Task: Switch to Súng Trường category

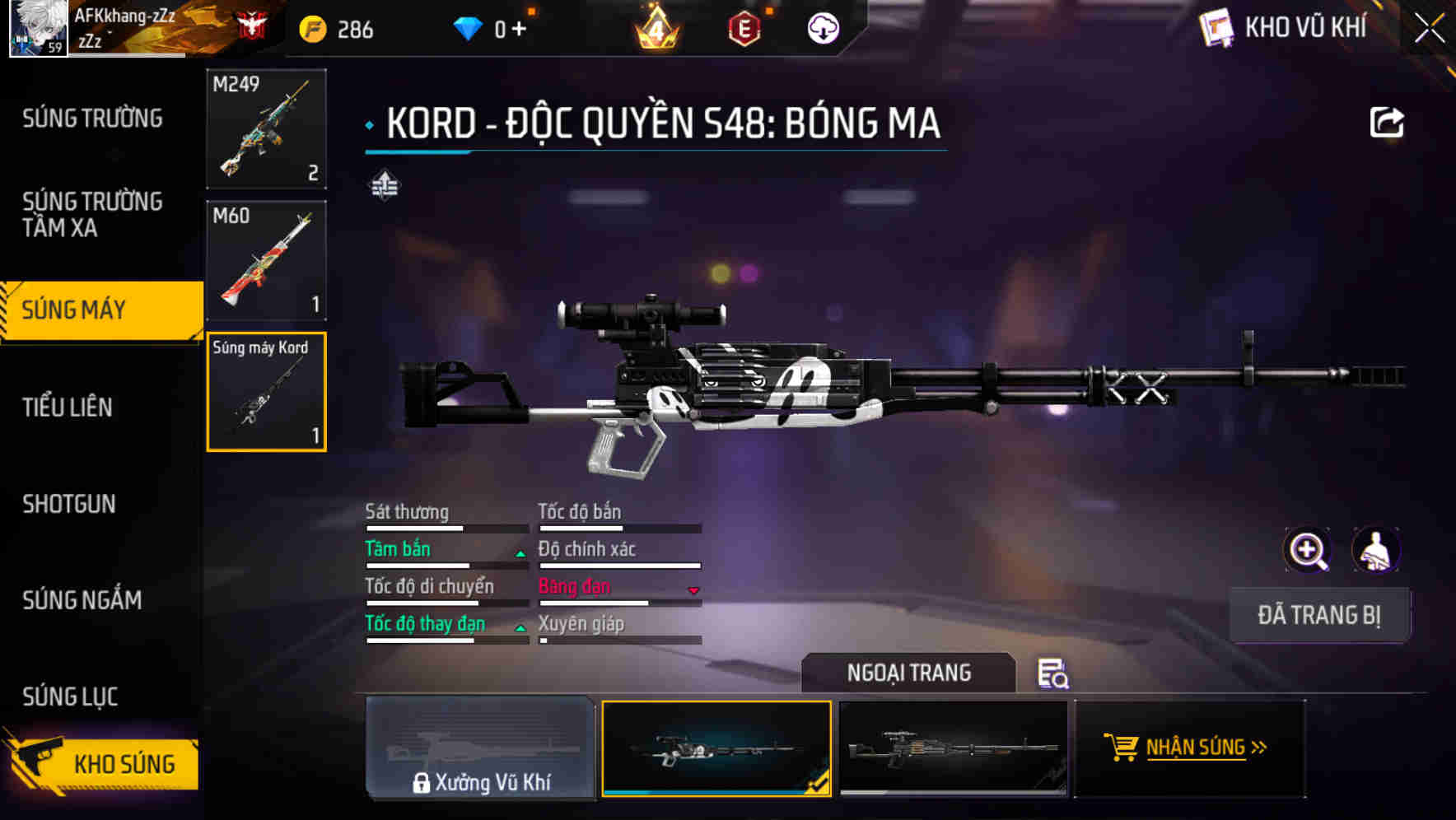Action: pyautogui.click(x=92, y=119)
